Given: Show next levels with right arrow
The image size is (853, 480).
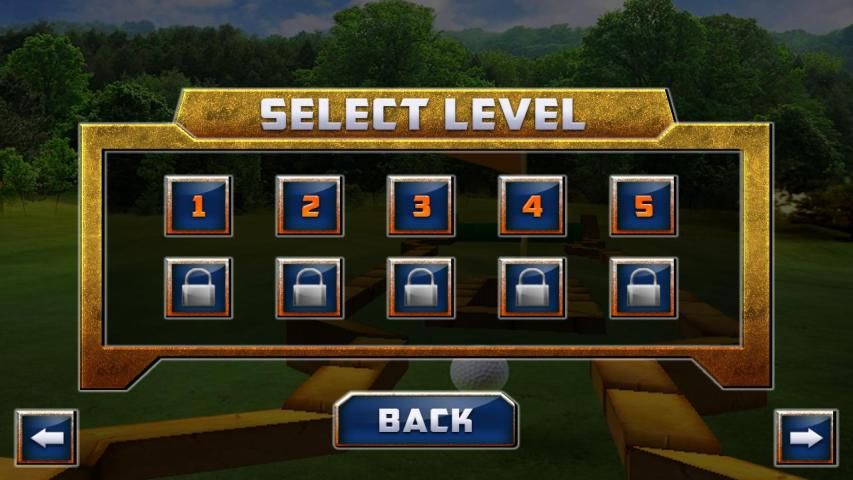Looking at the screenshot, I should pos(806,438).
